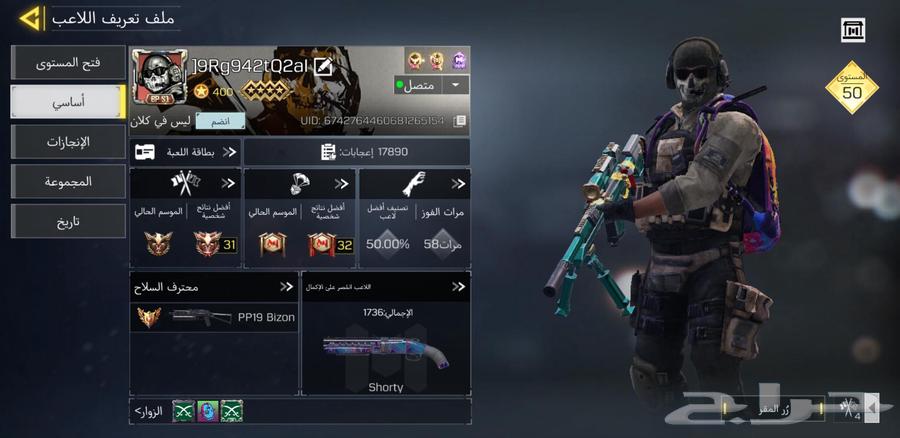Open the مرات الفوز win stats panel
The height and width of the screenshot is (438, 900).
pyautogui.click(x=414, y=218)
